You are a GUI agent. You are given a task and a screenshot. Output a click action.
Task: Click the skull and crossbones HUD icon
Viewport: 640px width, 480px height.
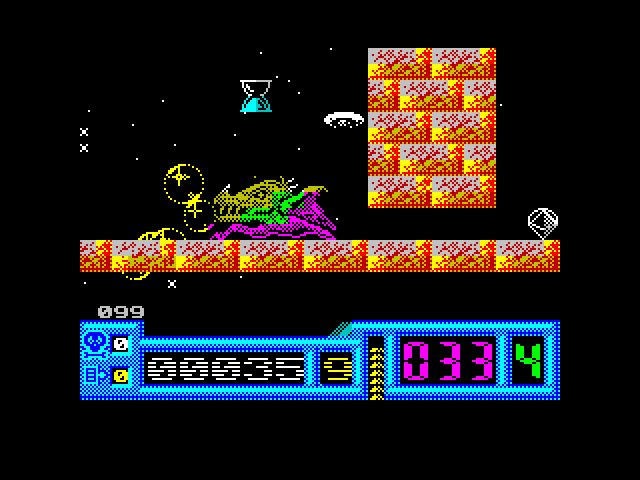[95, 343]
